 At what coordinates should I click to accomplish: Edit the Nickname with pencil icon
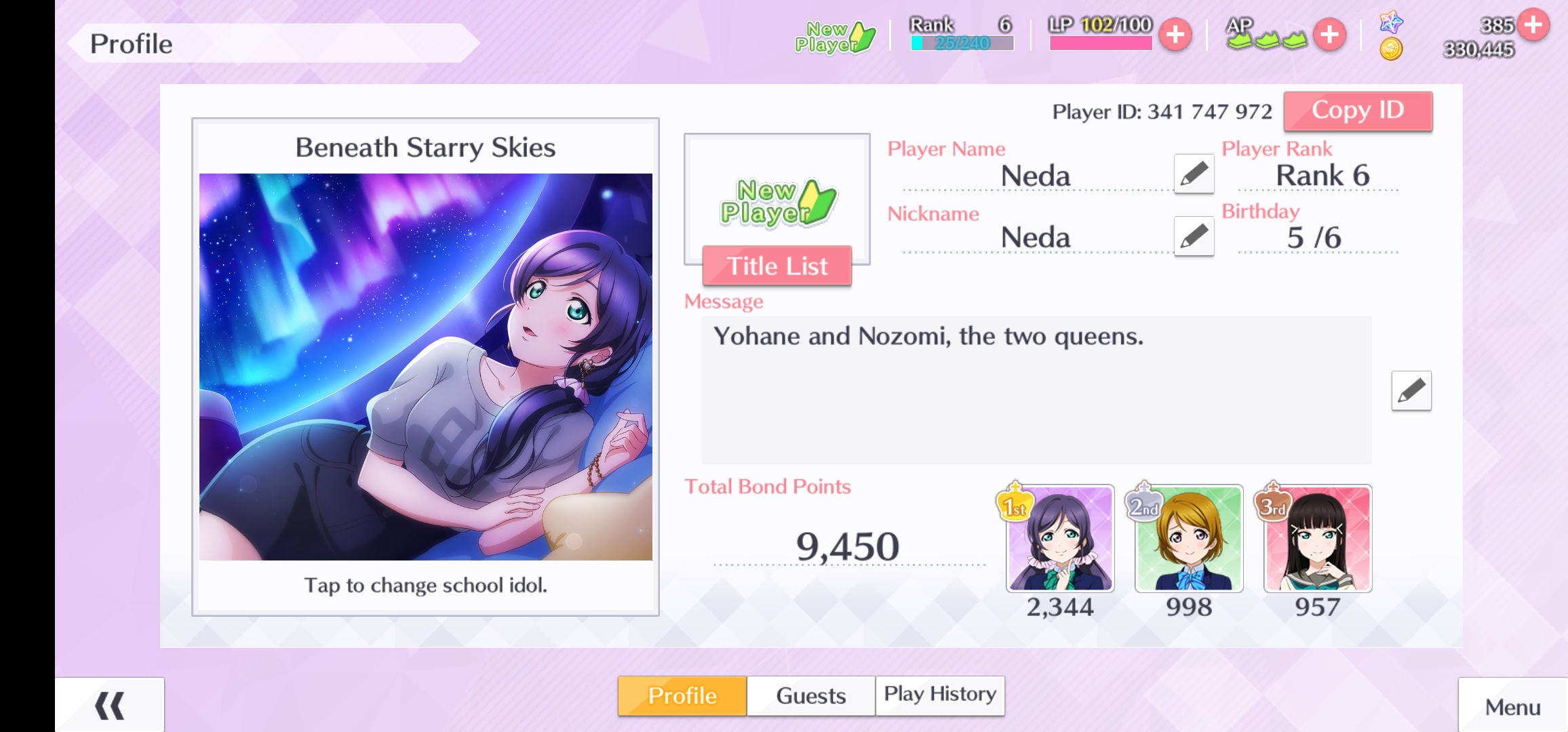coord(1194,236)
